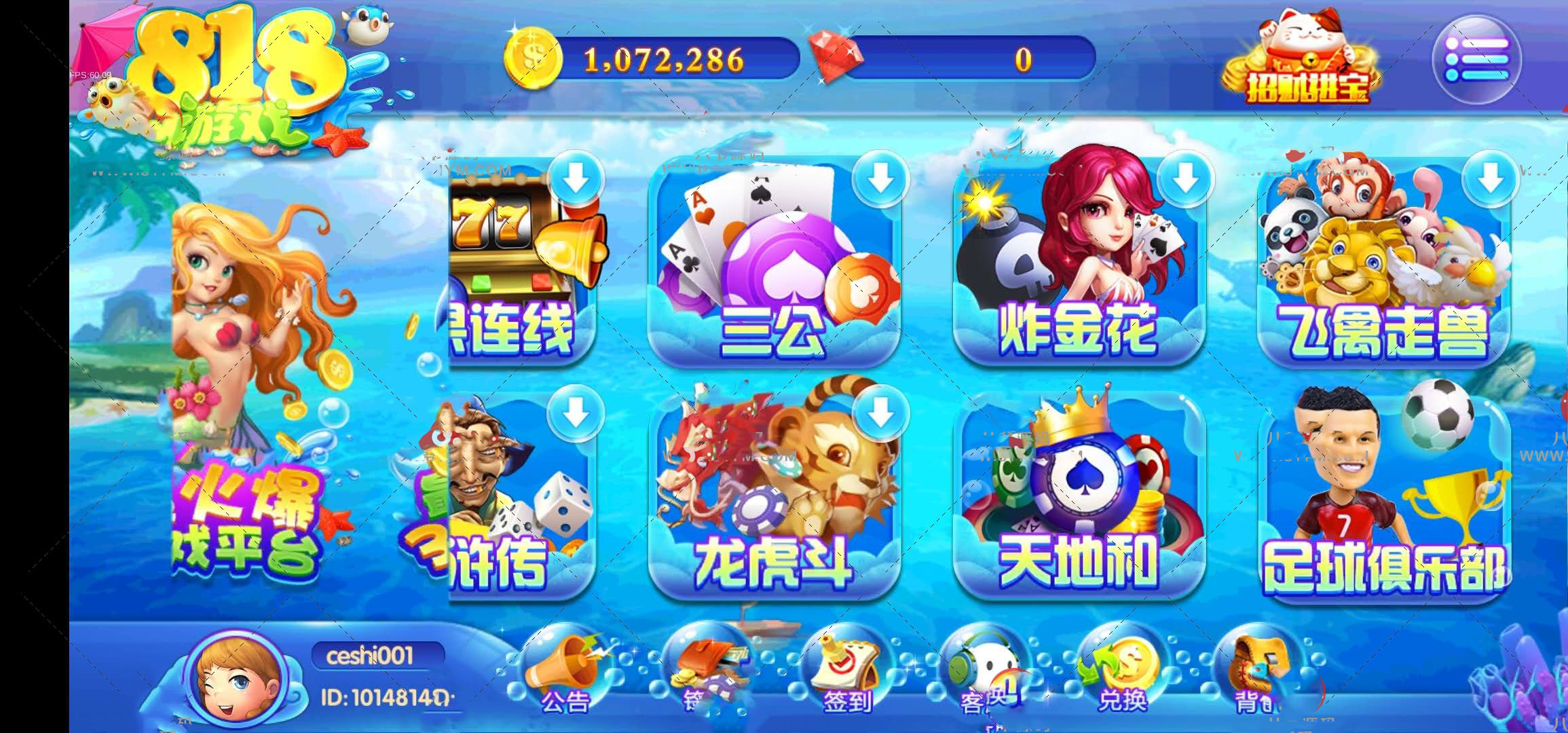Open the 天地和 poker chip game
Image resolution: width=1568 pixels, height=733 pixels.
1078,495
